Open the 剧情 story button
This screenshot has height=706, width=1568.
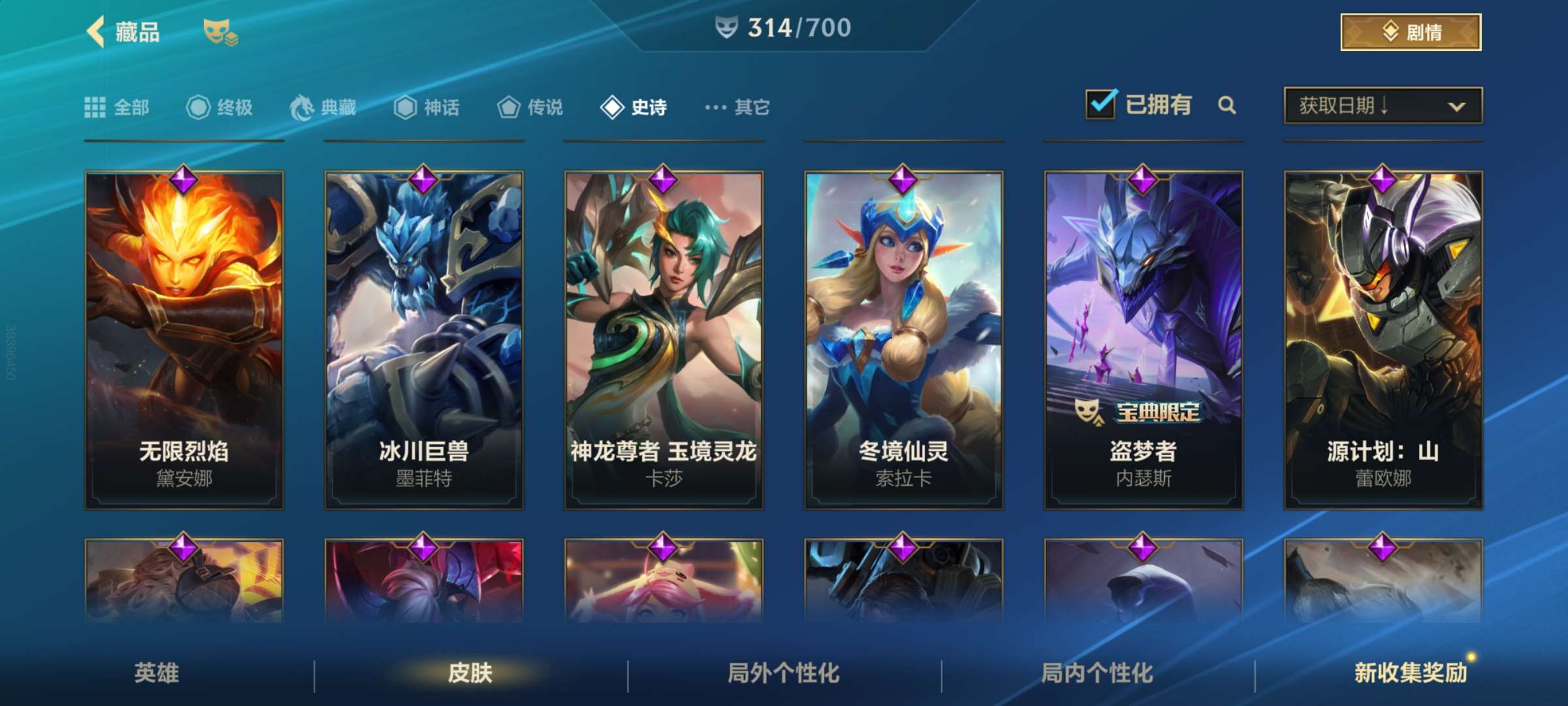[x=1411, y=32]
